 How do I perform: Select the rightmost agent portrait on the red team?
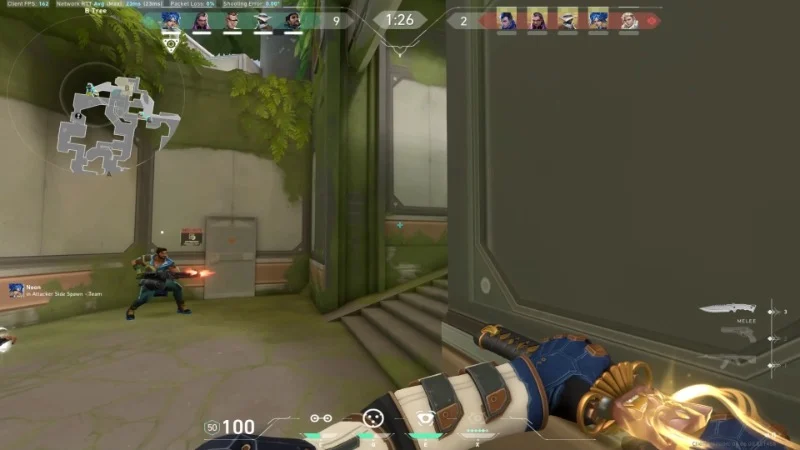(628, 20)
